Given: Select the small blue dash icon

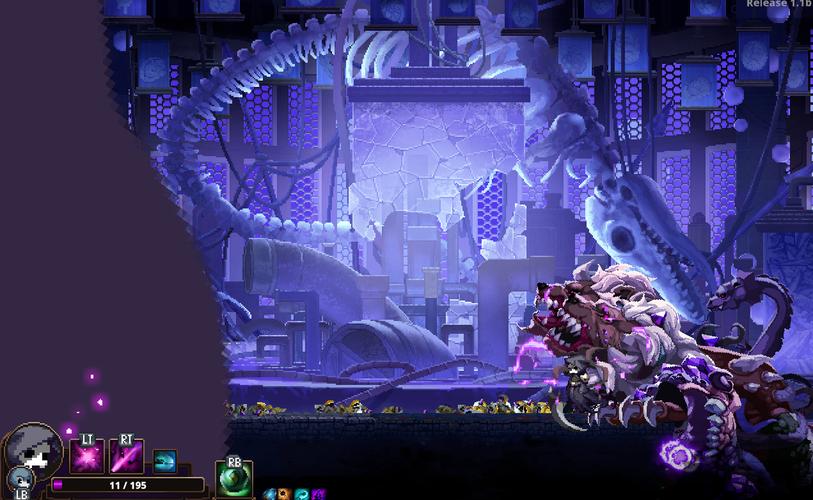Looking at the screenshot, I should 164,461.
